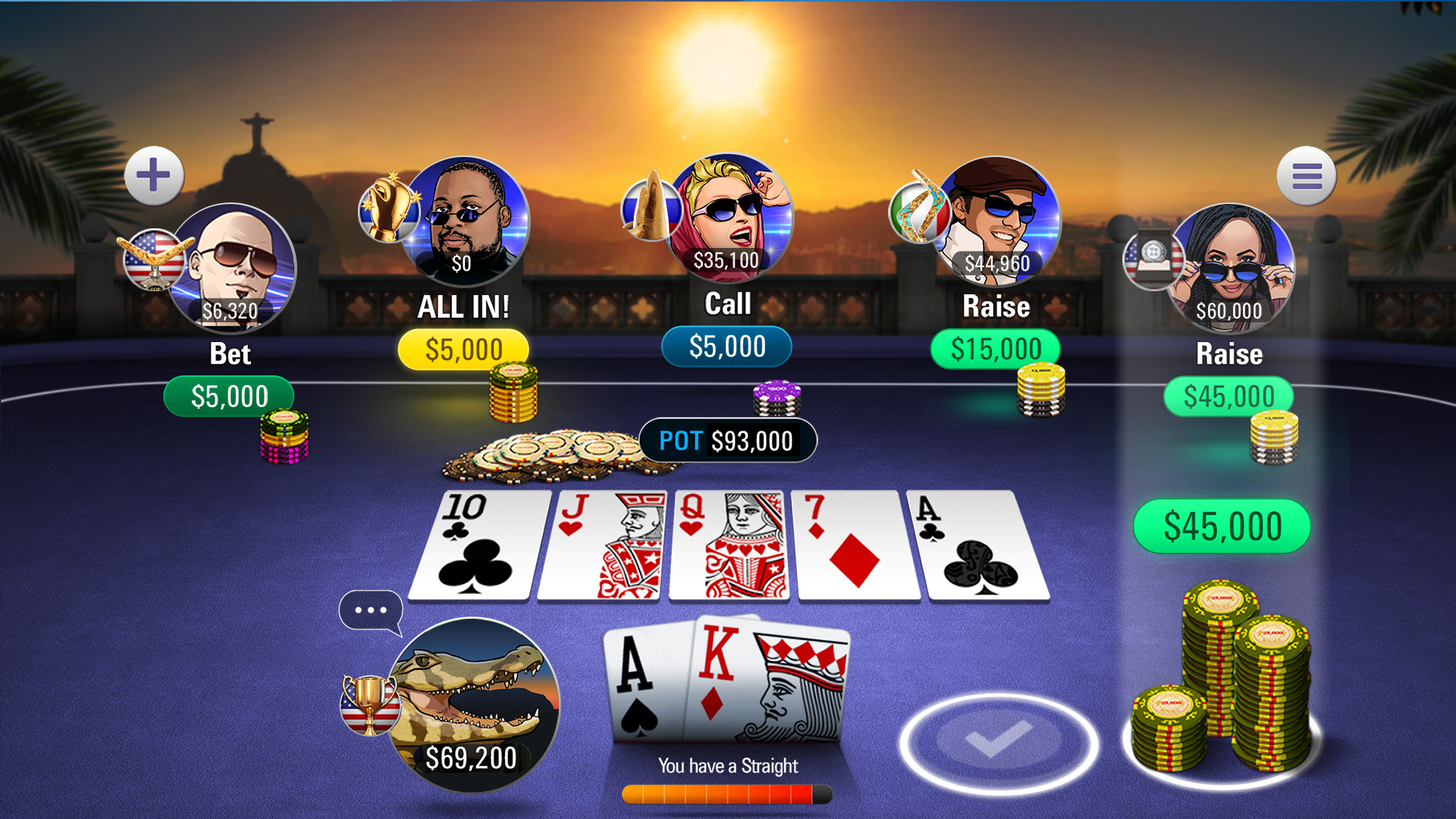Open the game settings via hamburger icon
1456x819 pixels.
click(1306, 175)
